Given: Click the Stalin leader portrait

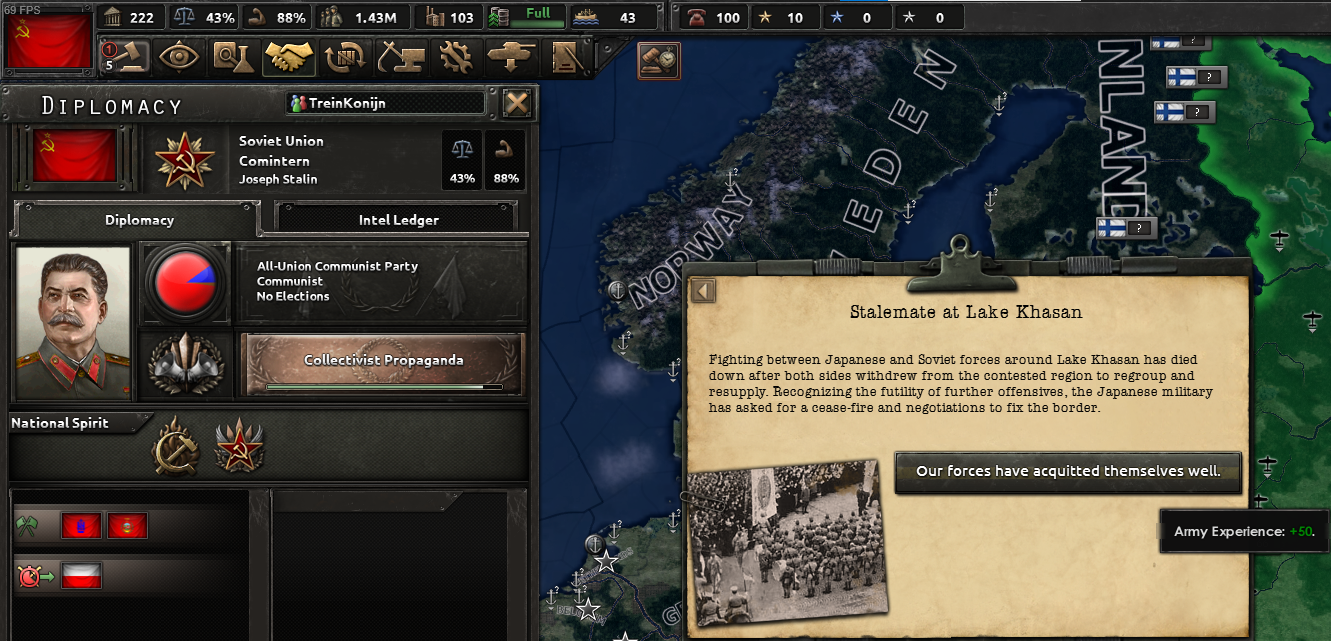Looking at the screenshot, I should pyautogui.click(x=73, y=323).
